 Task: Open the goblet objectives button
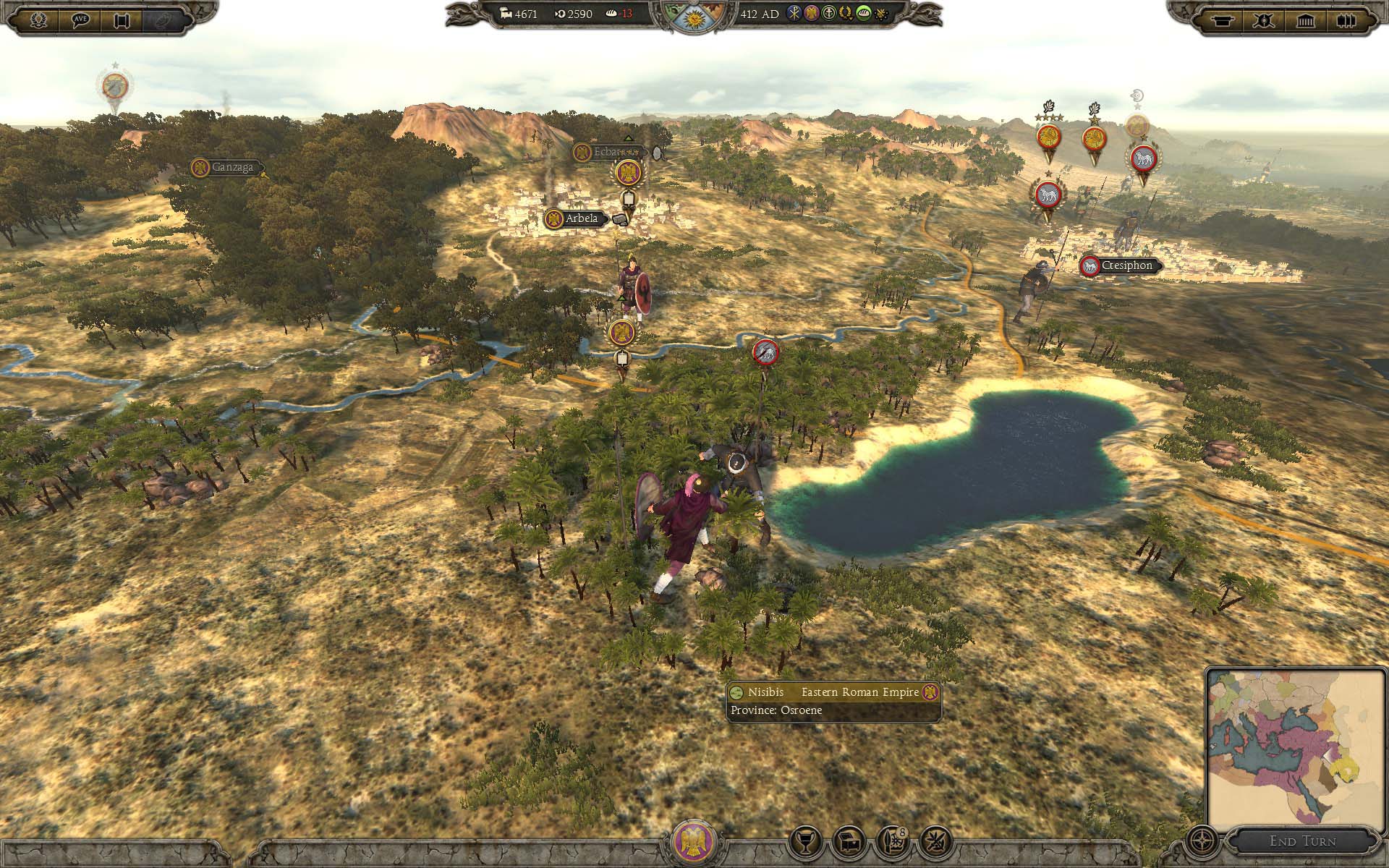pyautogui.click(x=805, y=841)
